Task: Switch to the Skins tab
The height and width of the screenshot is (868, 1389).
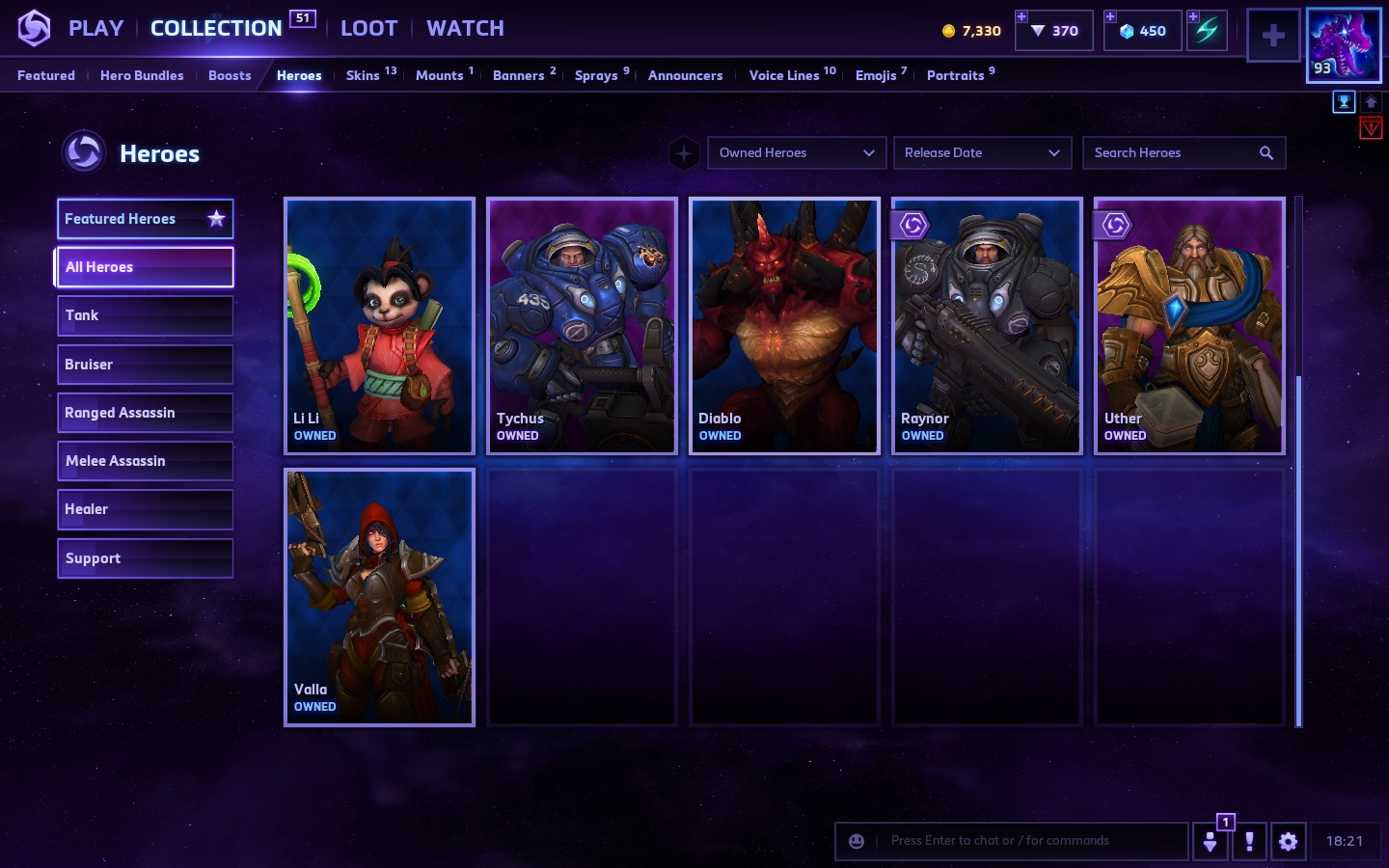Action: [x=363, y=75]
